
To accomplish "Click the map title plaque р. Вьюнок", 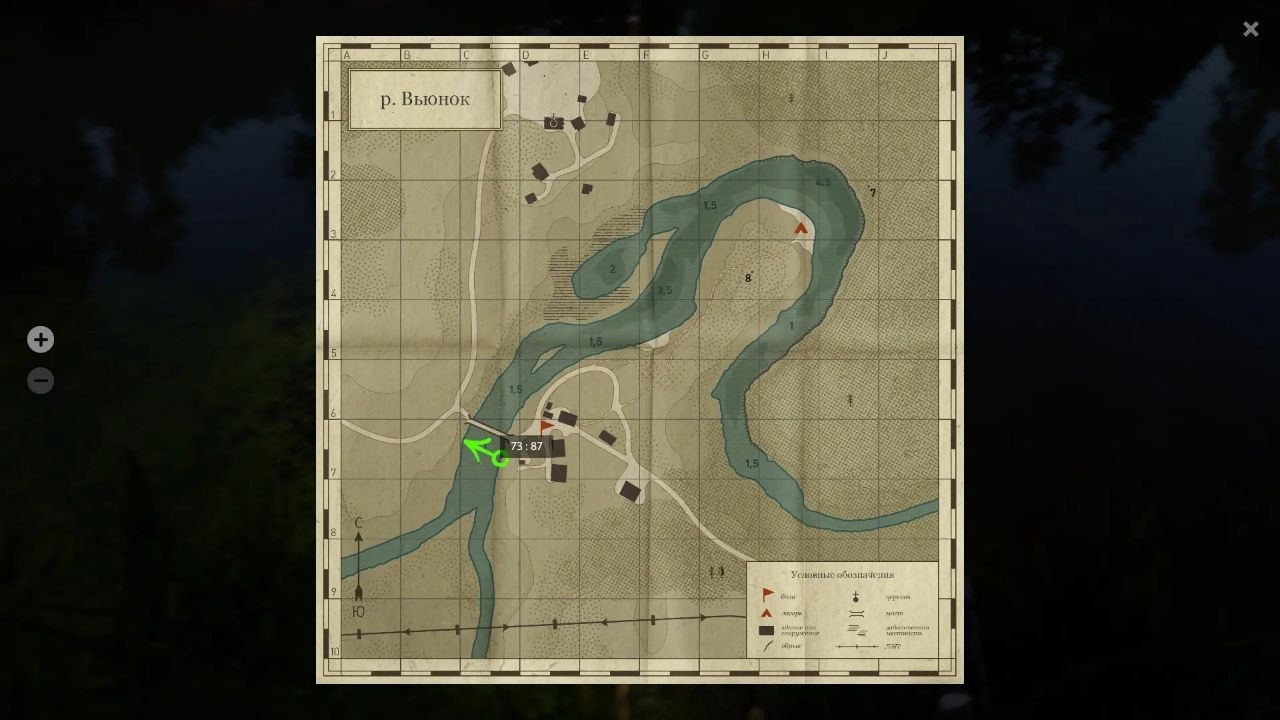I will pos(424,98).
